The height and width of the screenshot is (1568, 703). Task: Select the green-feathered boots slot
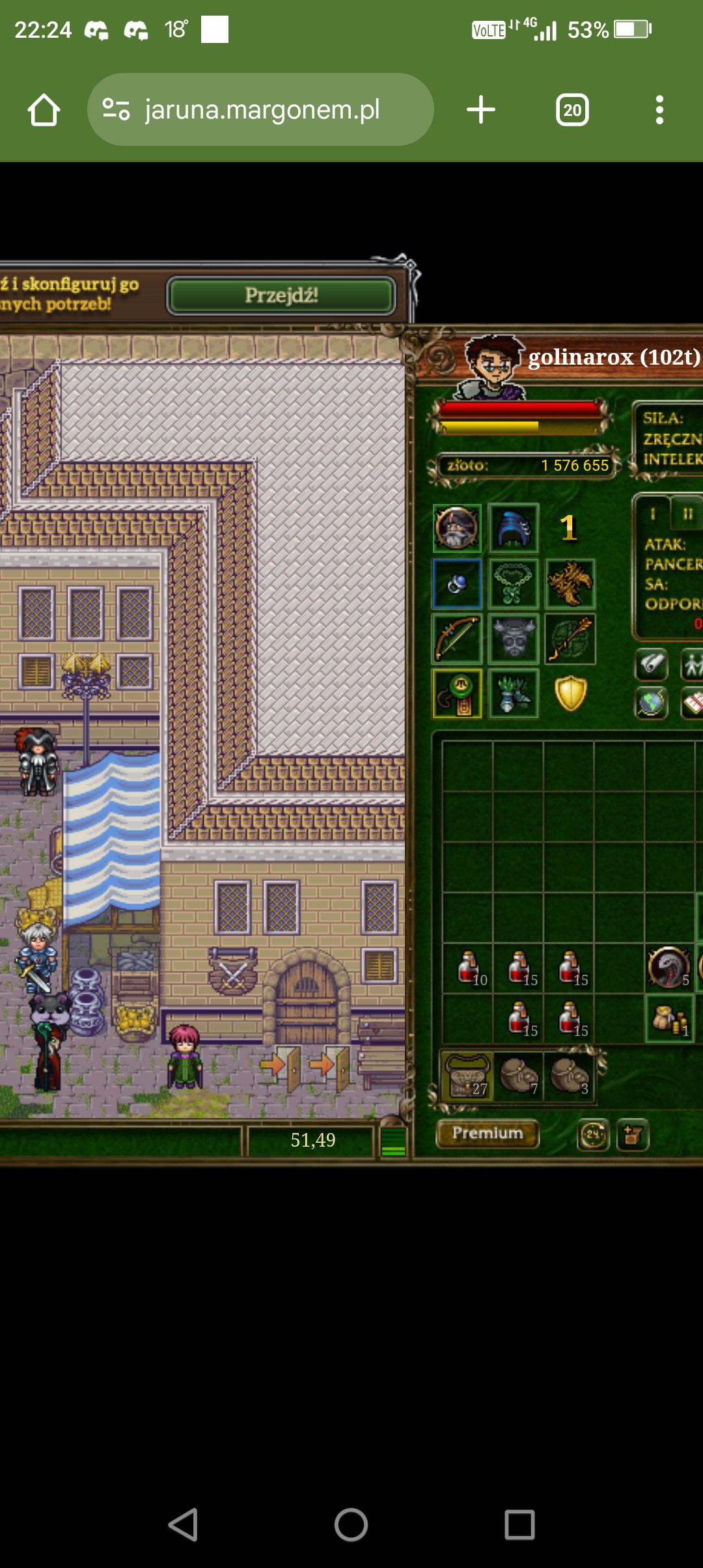tap(514, 693)
